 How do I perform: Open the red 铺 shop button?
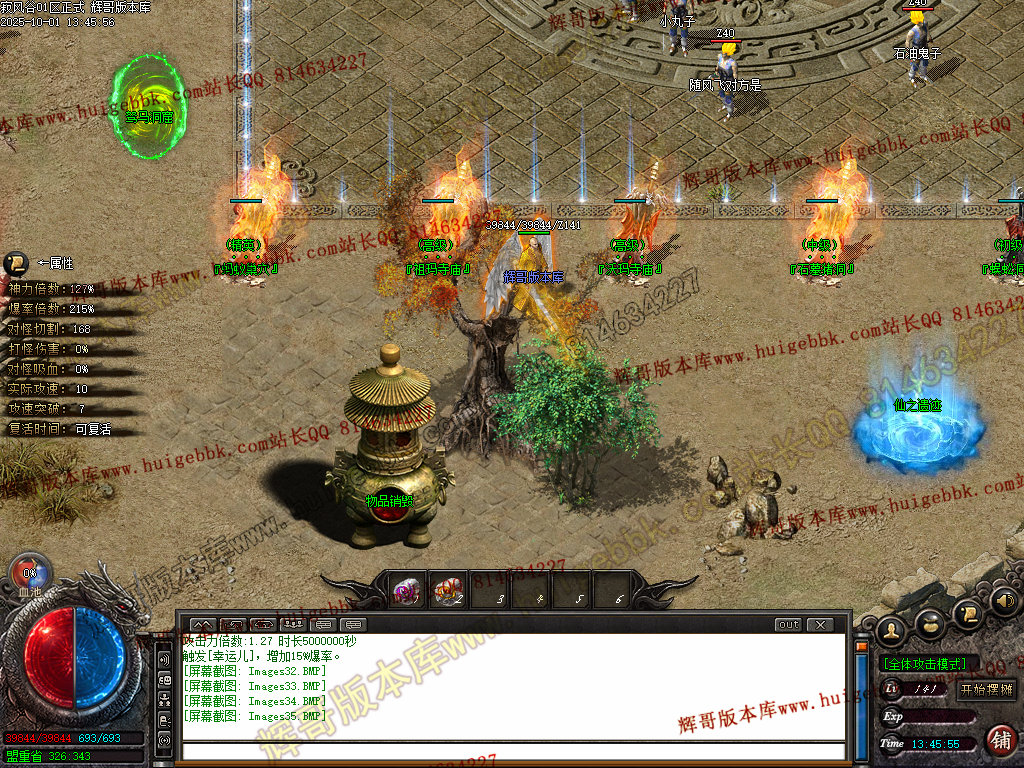[998, 740]
